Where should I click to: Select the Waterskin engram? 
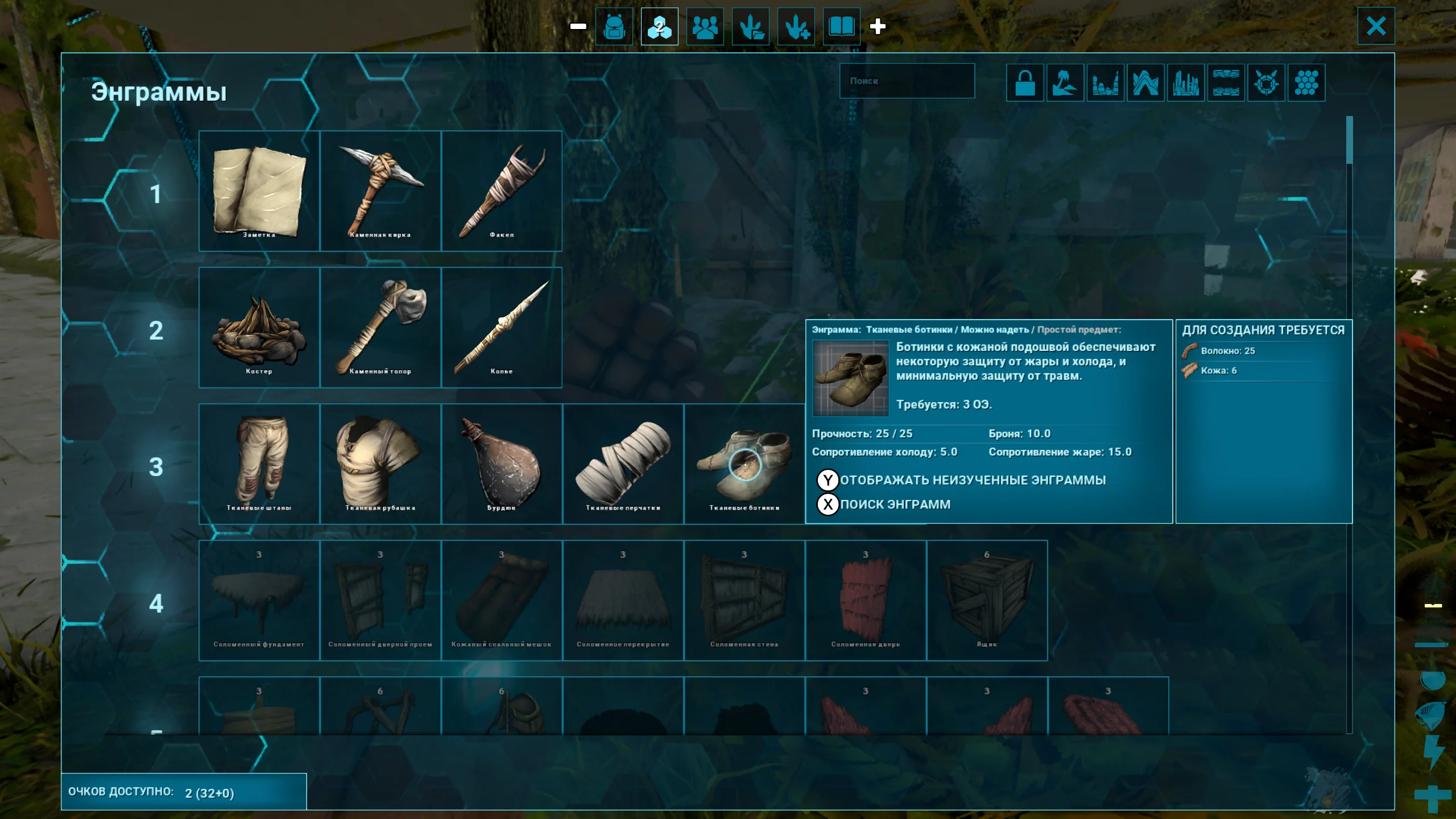(502, 464)
